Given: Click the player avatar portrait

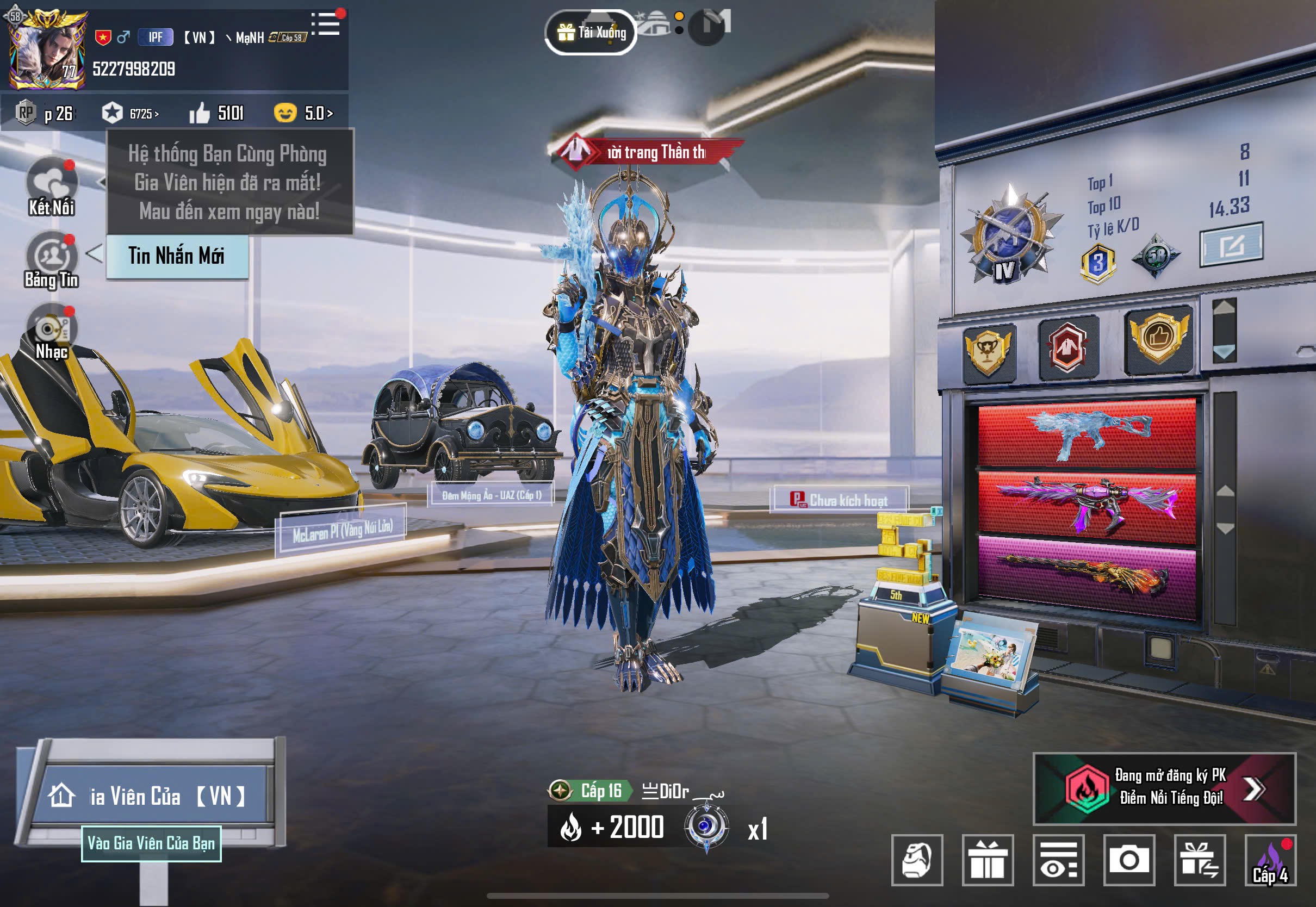Looking at the screenshot, I should click(x=47, y=52).
